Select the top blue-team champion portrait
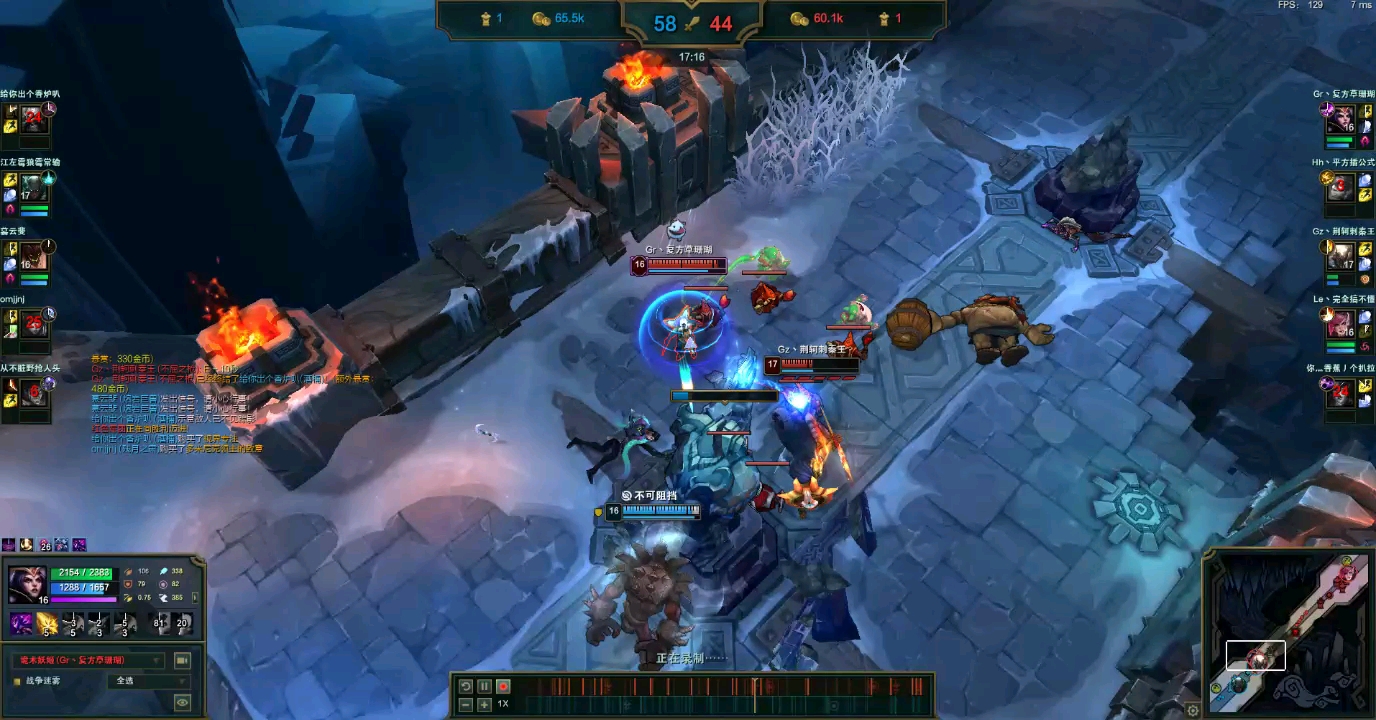The image size is (1376, 720). pyautogui.click(x=36, y=119)
